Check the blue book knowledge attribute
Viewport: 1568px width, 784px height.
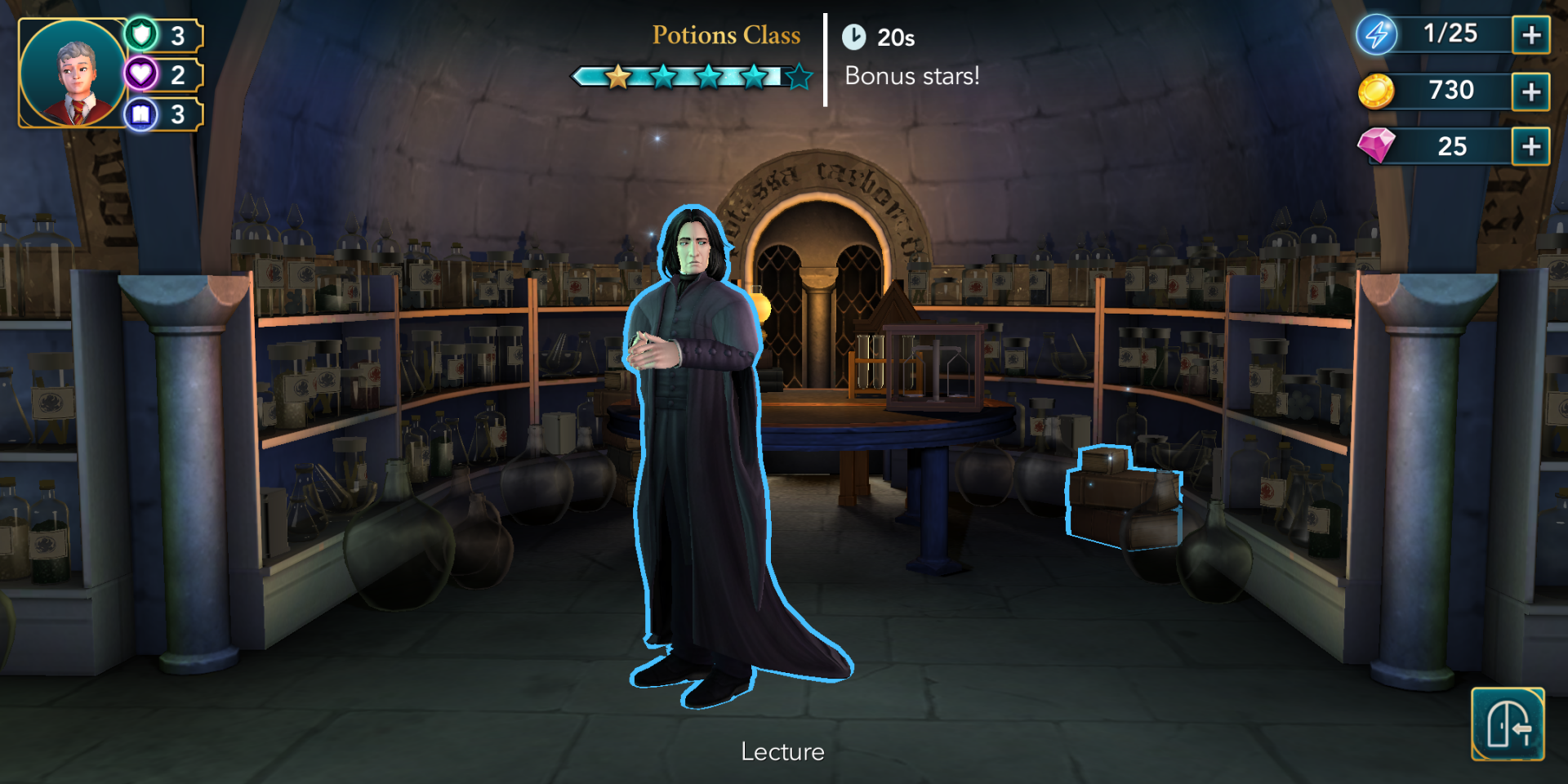click(x=142, y=114)
